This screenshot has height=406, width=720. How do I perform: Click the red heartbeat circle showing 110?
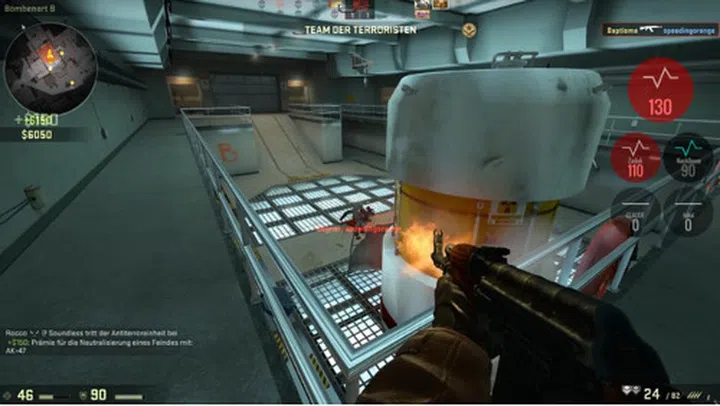point(633,157)
